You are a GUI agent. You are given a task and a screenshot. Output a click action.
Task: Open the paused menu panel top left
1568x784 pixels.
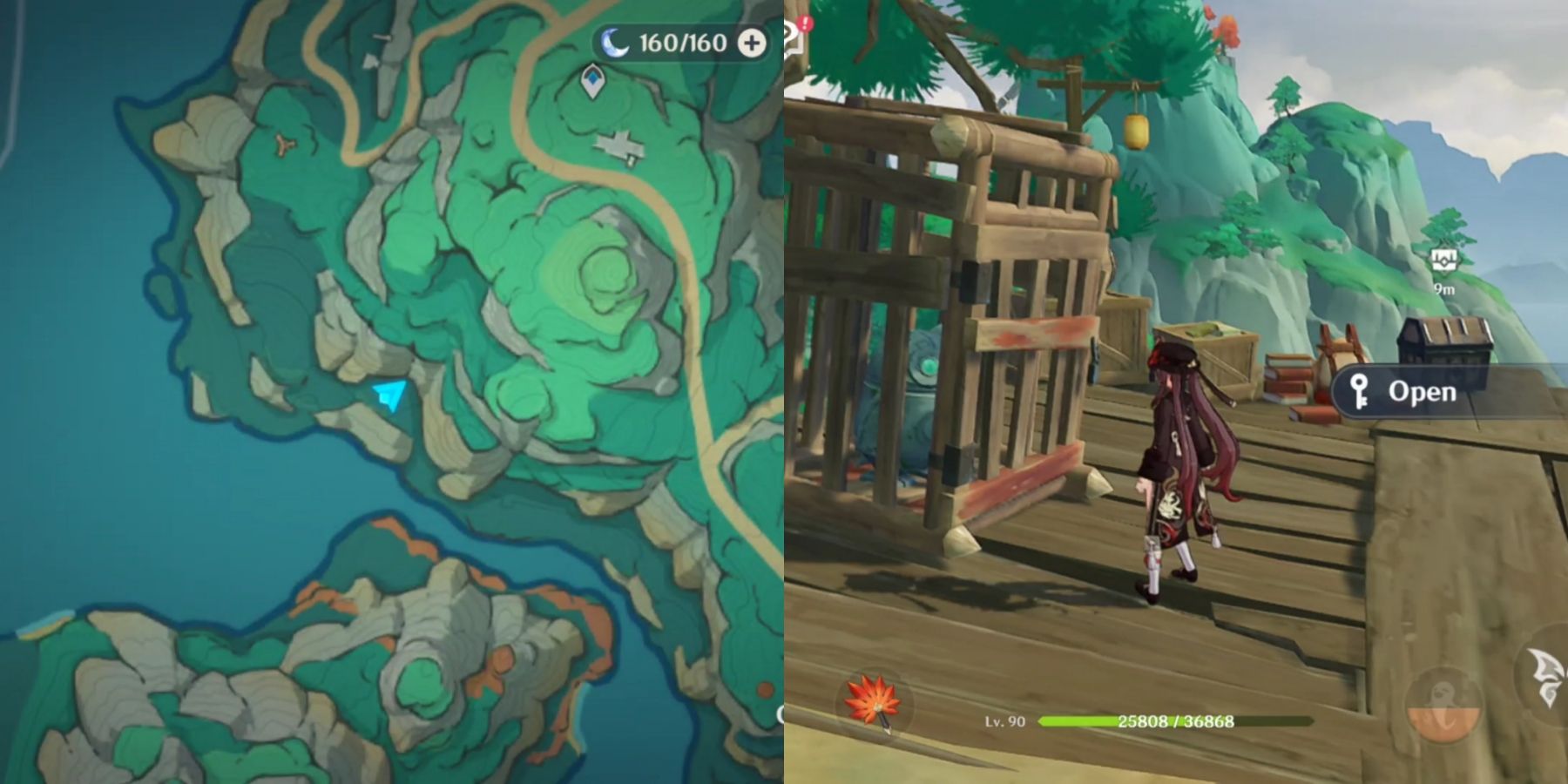[791, 35]
